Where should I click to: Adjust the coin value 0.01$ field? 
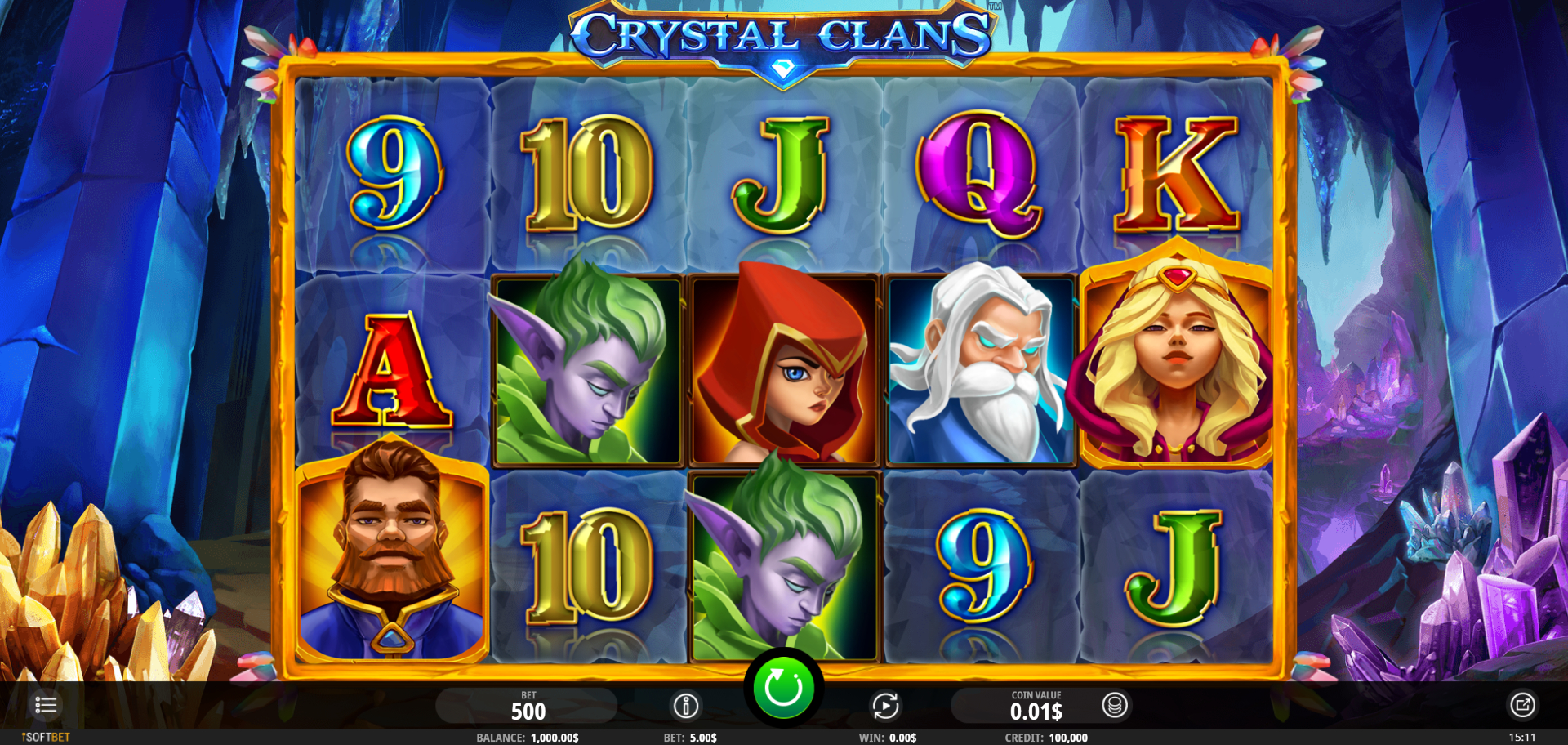coord(1036,706)
